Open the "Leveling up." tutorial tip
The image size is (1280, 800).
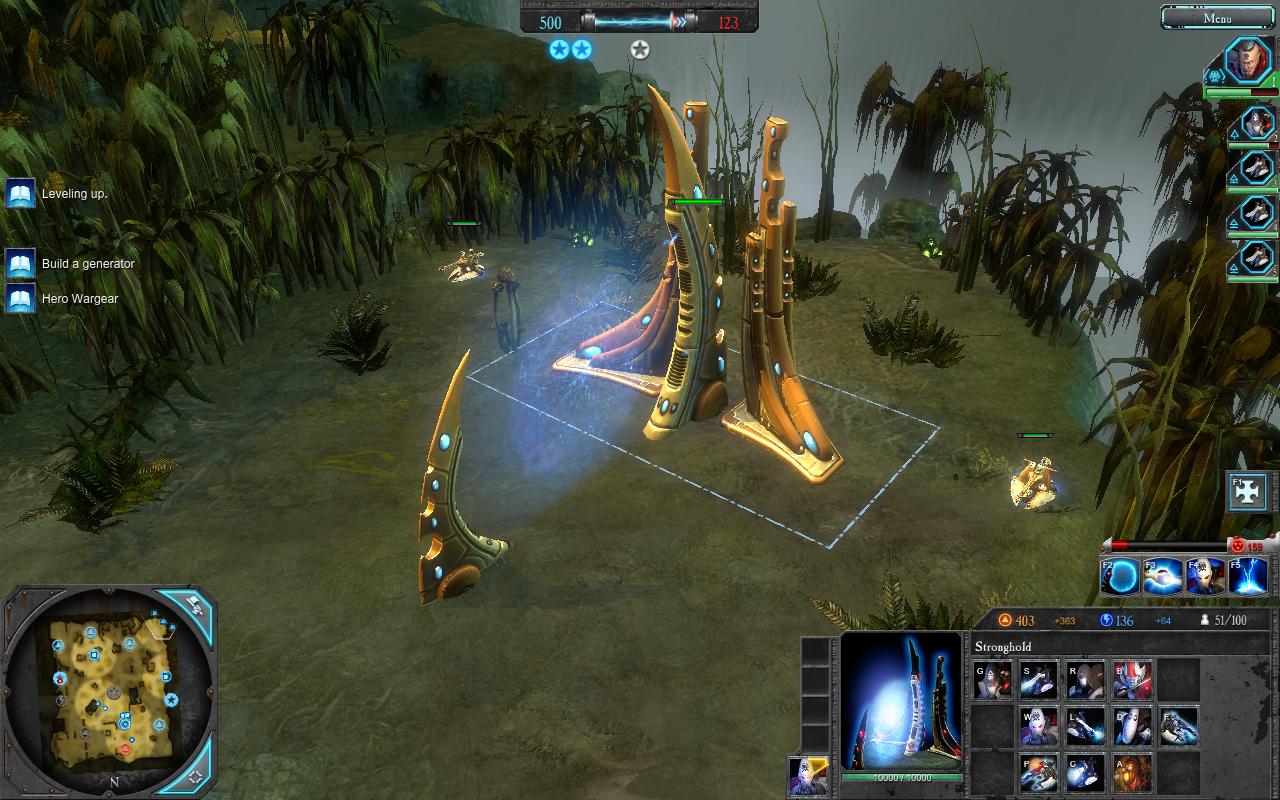20,193
